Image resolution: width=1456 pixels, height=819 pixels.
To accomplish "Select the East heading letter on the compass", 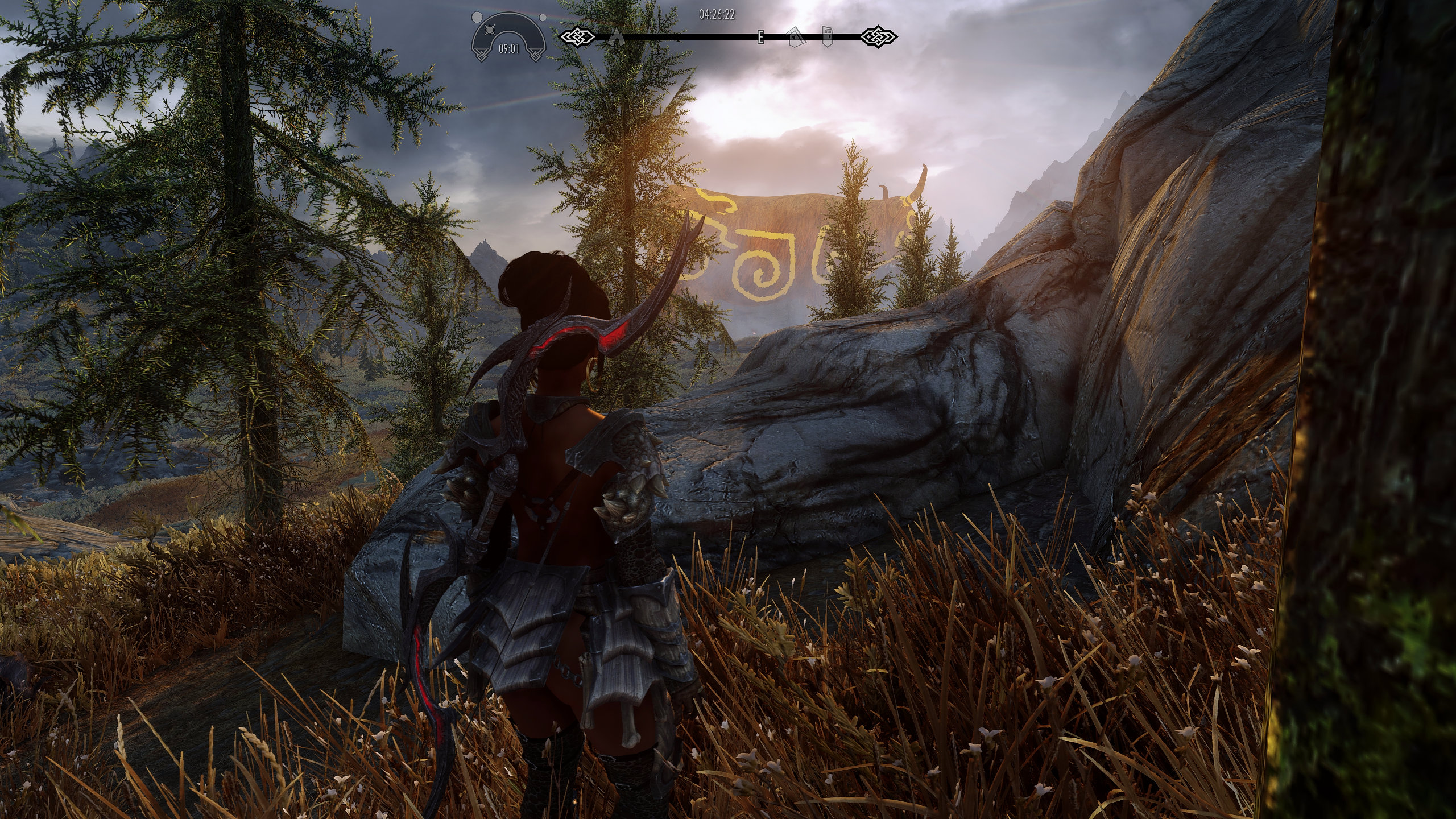I will [x=760, y=38].
